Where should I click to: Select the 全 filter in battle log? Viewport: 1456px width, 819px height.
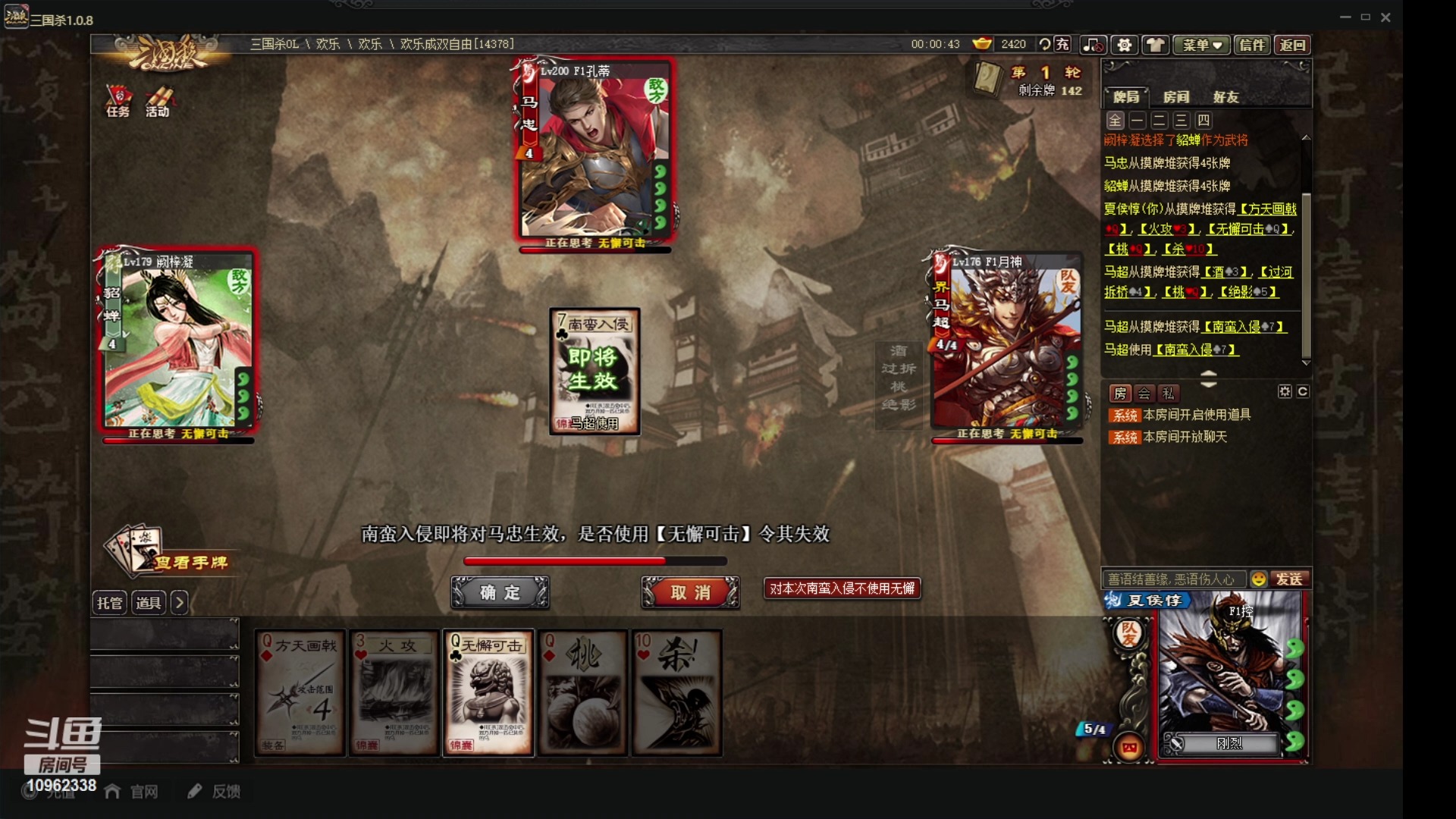pyautogui.click(x=1114, y=121)
